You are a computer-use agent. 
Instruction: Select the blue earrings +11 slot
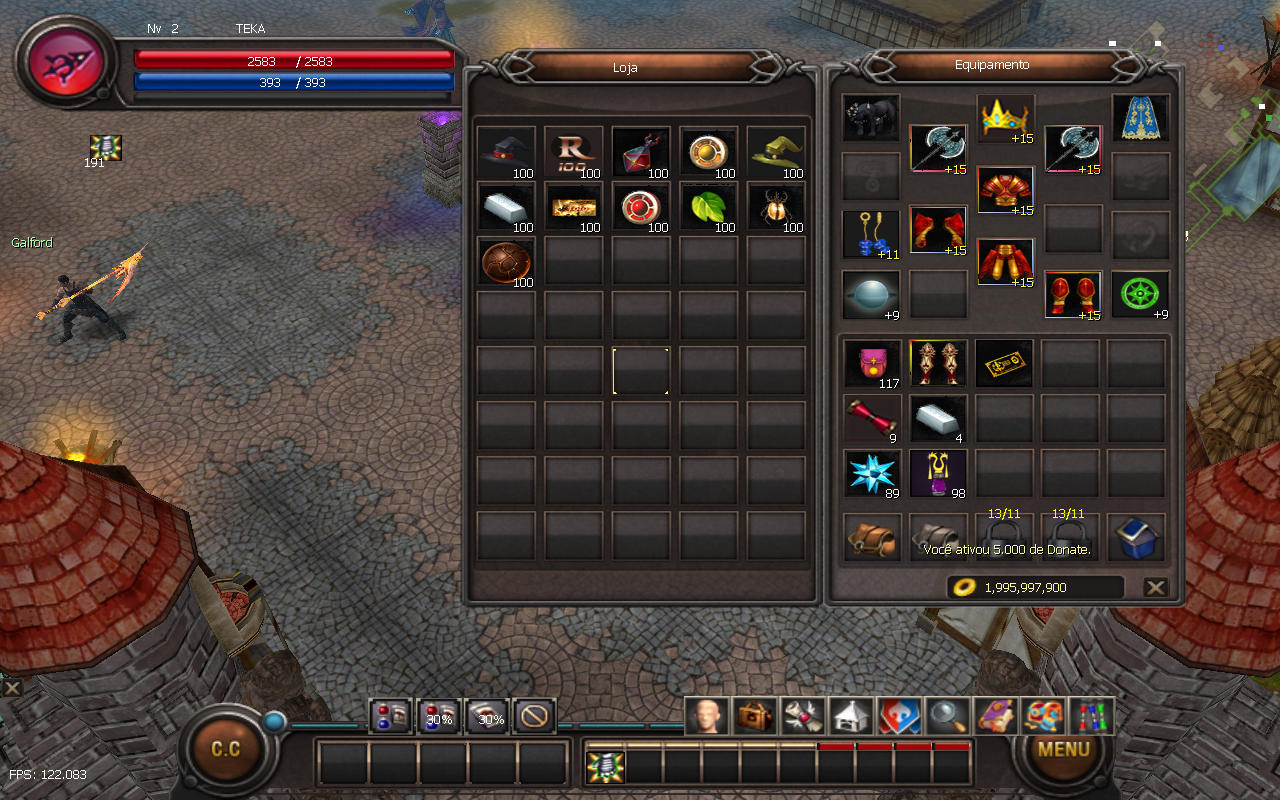pyautogui.click(x=870, y=235)
